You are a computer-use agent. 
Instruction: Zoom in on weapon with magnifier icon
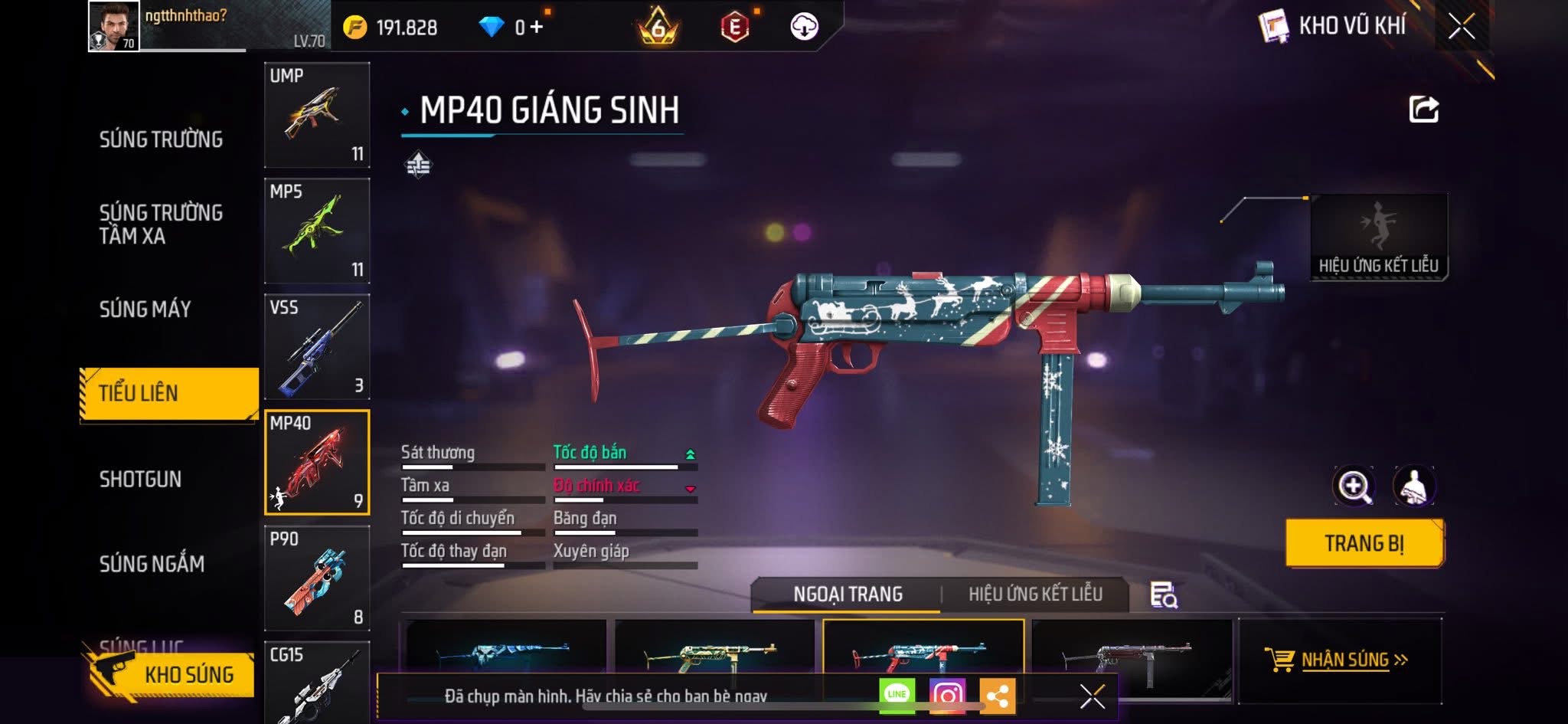(1354, 486)
